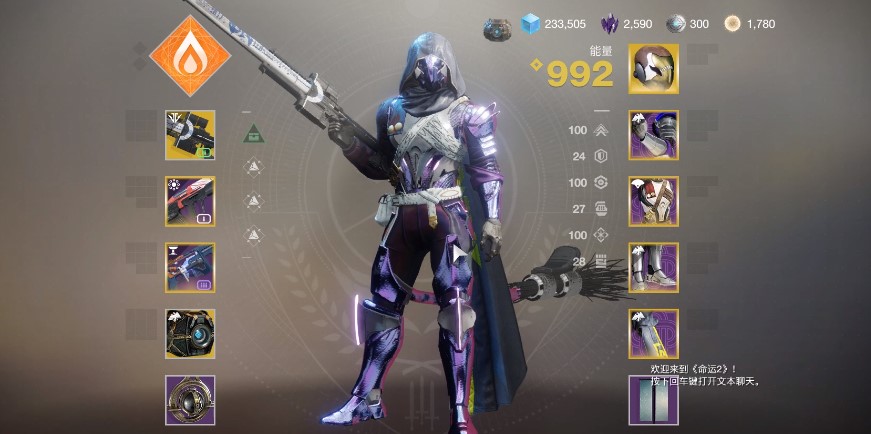871x434 pixels.
Task: Select the exotic kinetic weapon slot
Action: 190,135
